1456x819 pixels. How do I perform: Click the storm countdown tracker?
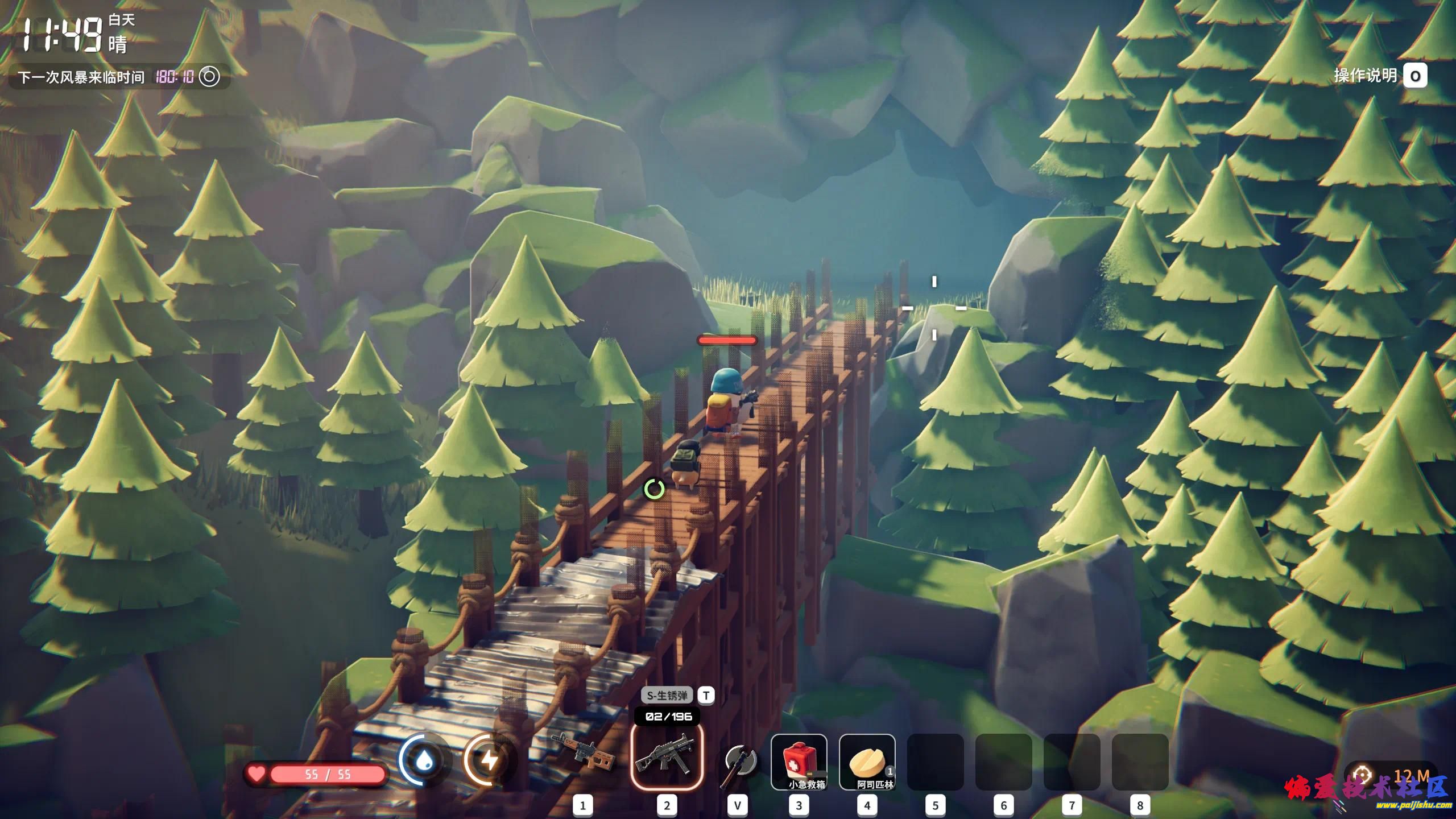(119, 77)
